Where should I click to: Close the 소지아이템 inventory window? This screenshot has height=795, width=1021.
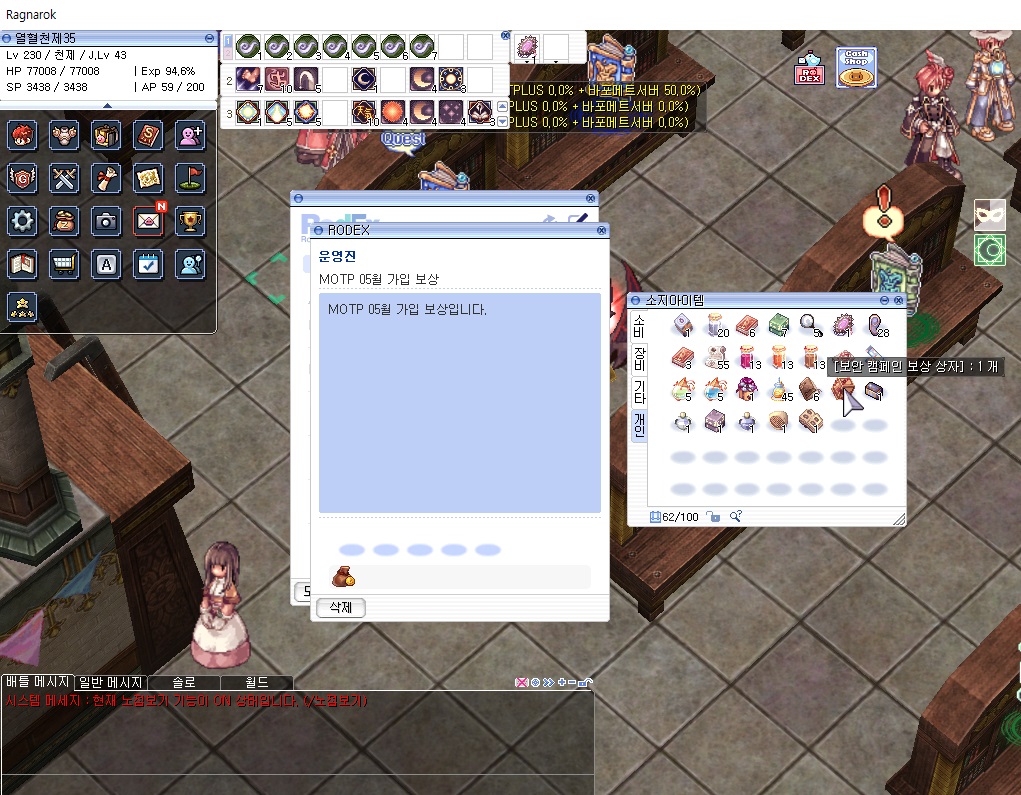[898, 300]
